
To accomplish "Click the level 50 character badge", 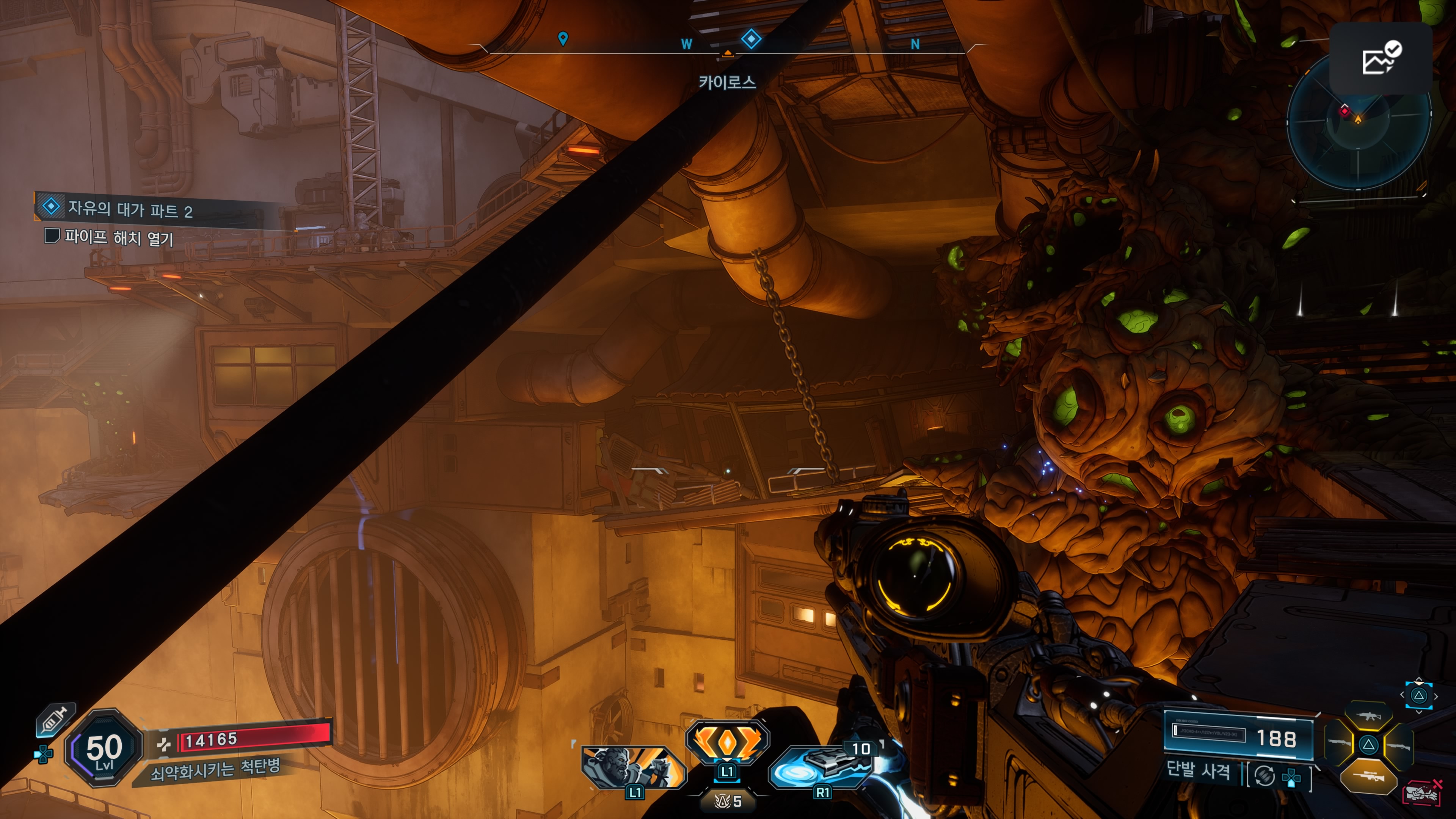I will (104, 748).
